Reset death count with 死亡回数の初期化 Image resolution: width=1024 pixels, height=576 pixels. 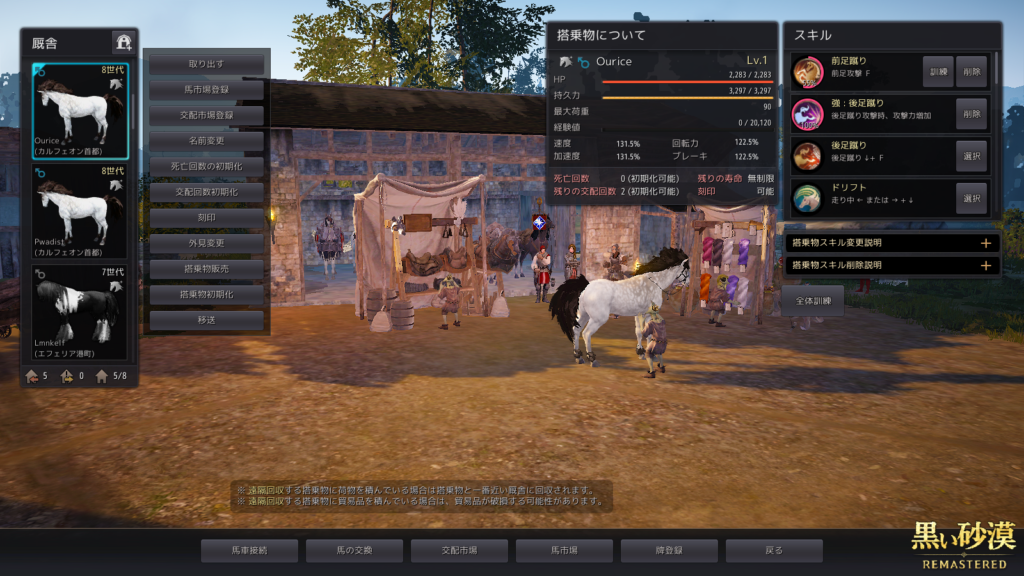pyautogui.click(x=207, y=166)
